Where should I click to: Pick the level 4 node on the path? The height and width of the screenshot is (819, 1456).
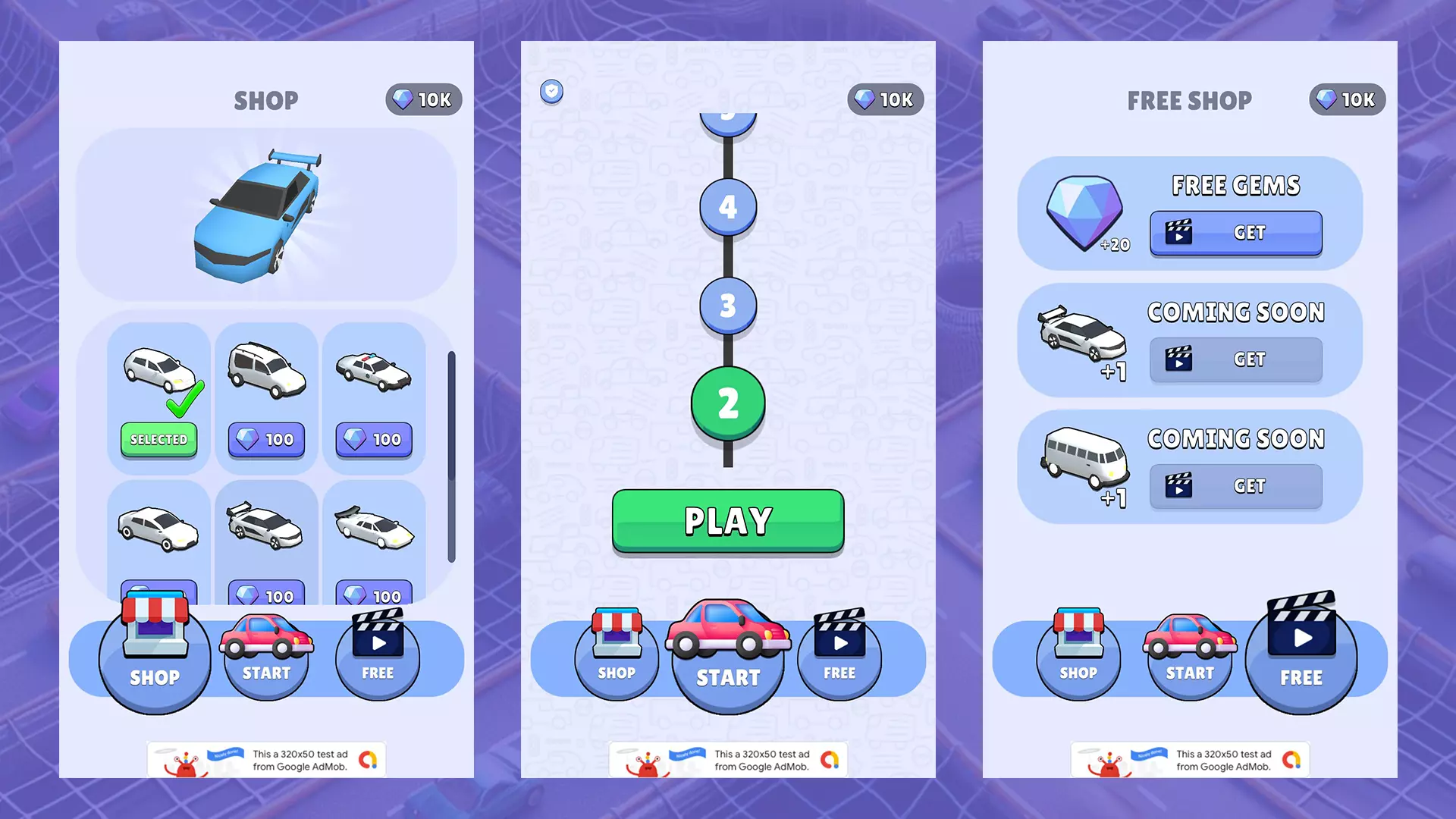pos(727,206)
